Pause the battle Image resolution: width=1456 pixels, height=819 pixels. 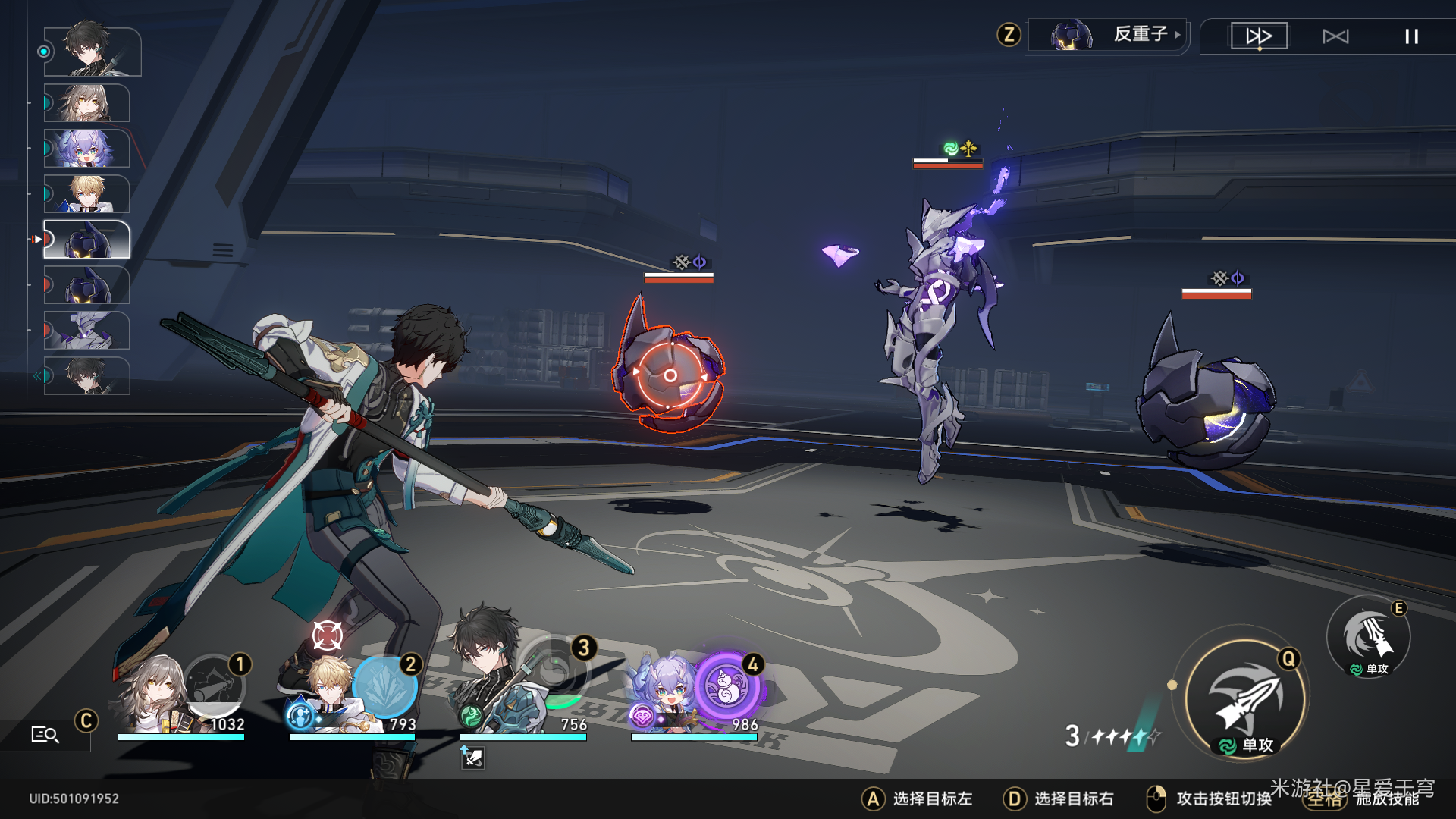click(x=1410, y=36)
